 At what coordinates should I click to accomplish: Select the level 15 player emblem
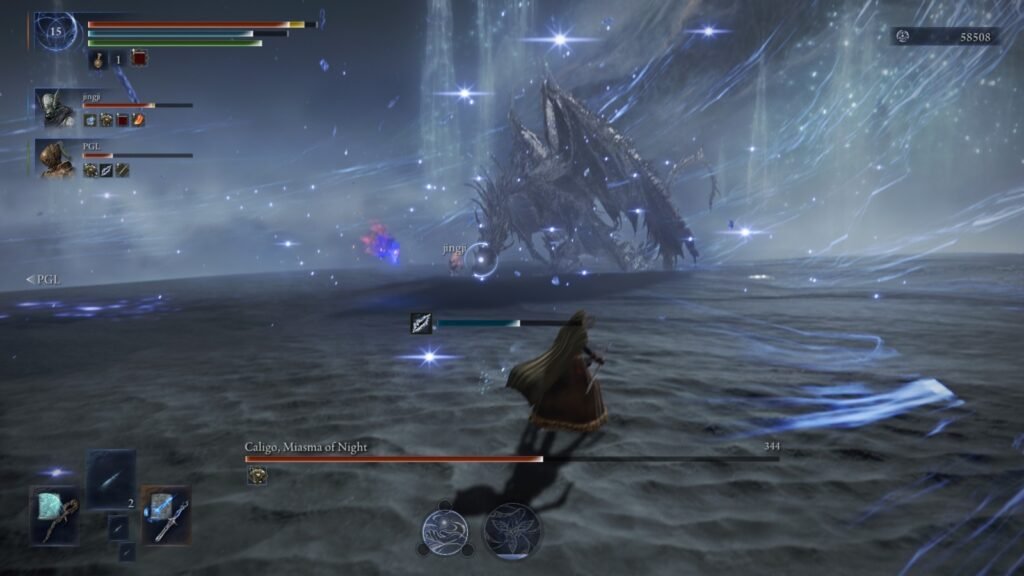54,32
